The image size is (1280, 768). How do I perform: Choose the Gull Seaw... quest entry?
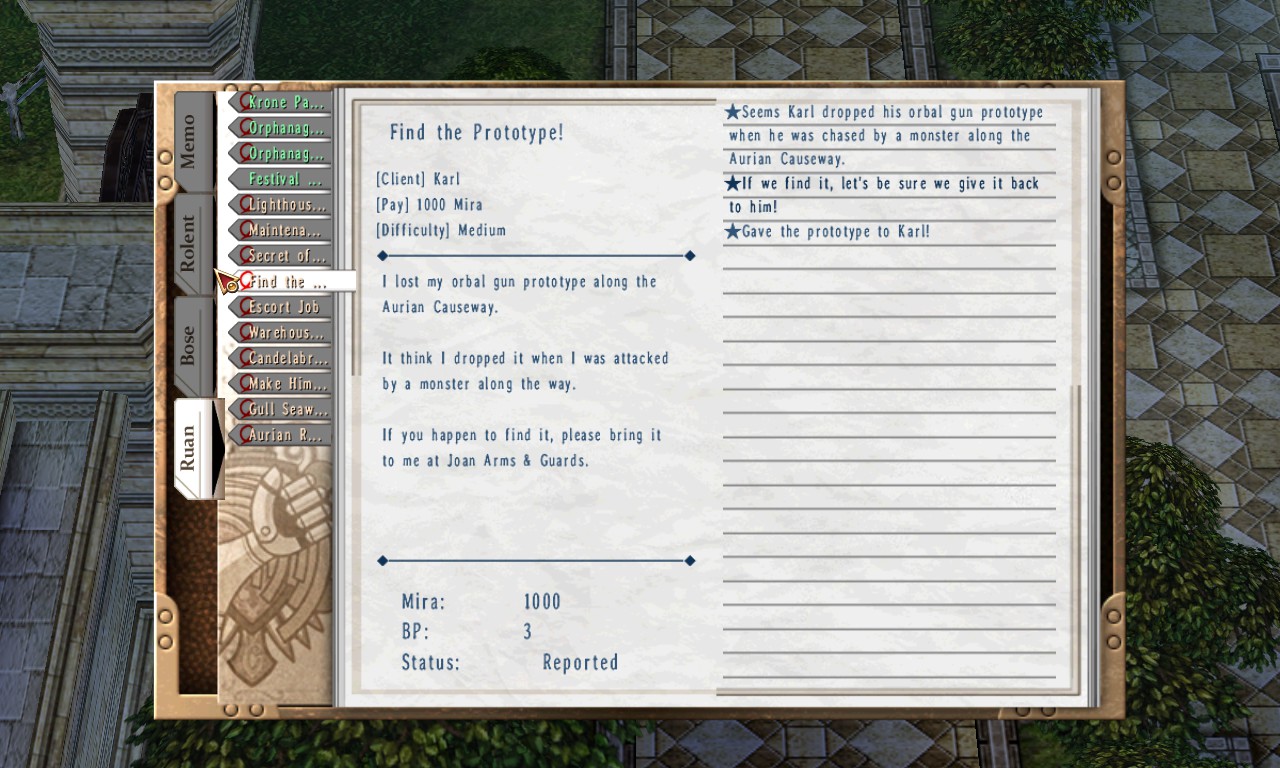pos(284,409)
